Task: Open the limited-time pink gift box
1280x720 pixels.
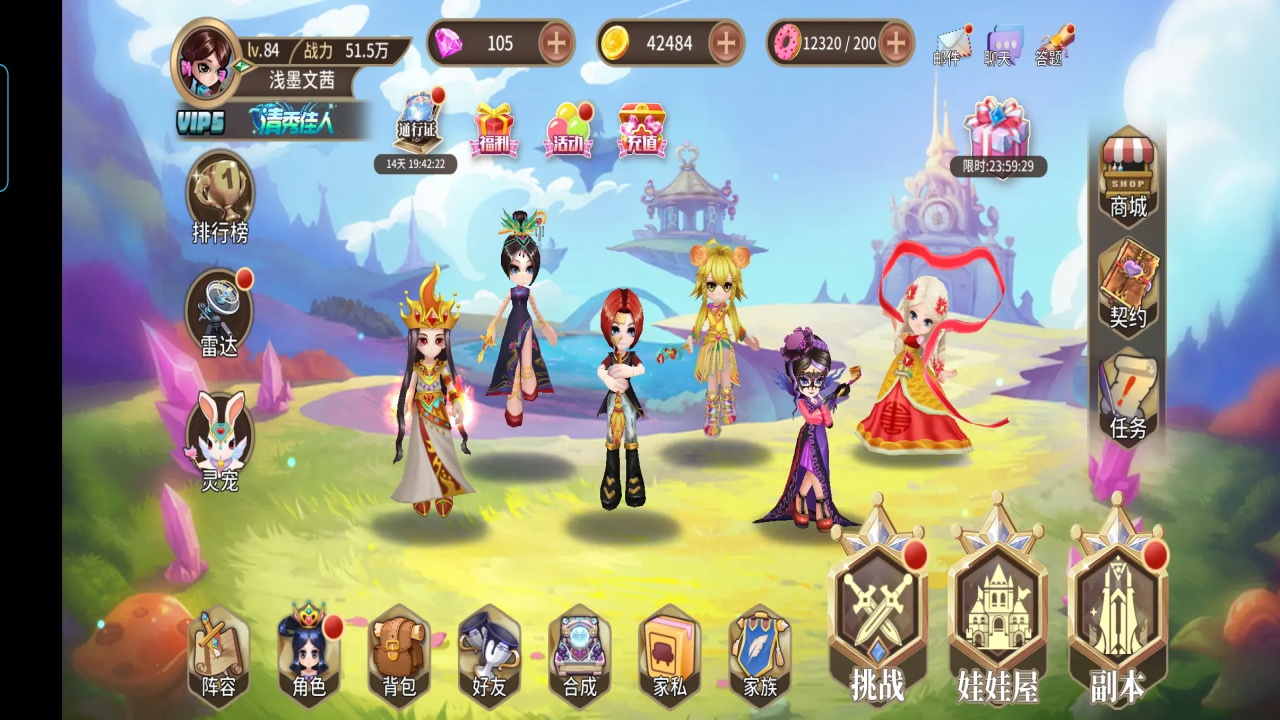Action: [x=996, y=129]
